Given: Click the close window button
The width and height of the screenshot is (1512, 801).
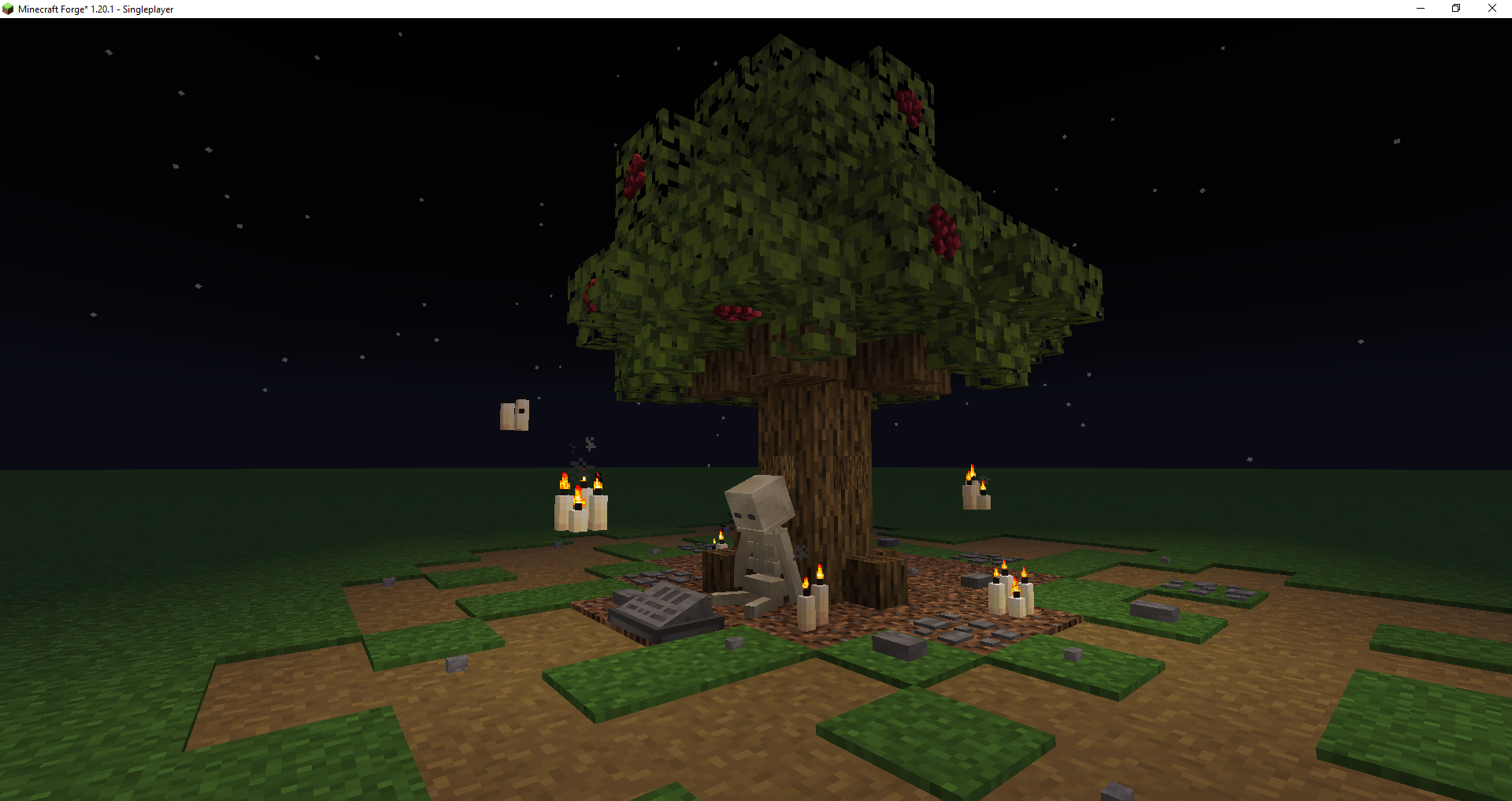Looking at the screenshot, I should 1492,8.
